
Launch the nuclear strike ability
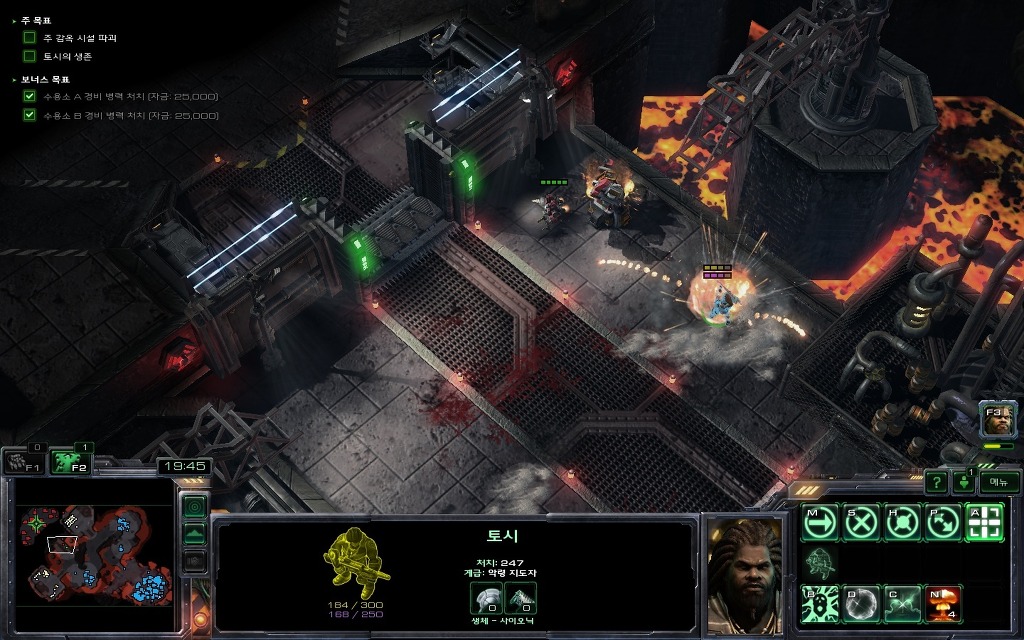tap(943, 604)
